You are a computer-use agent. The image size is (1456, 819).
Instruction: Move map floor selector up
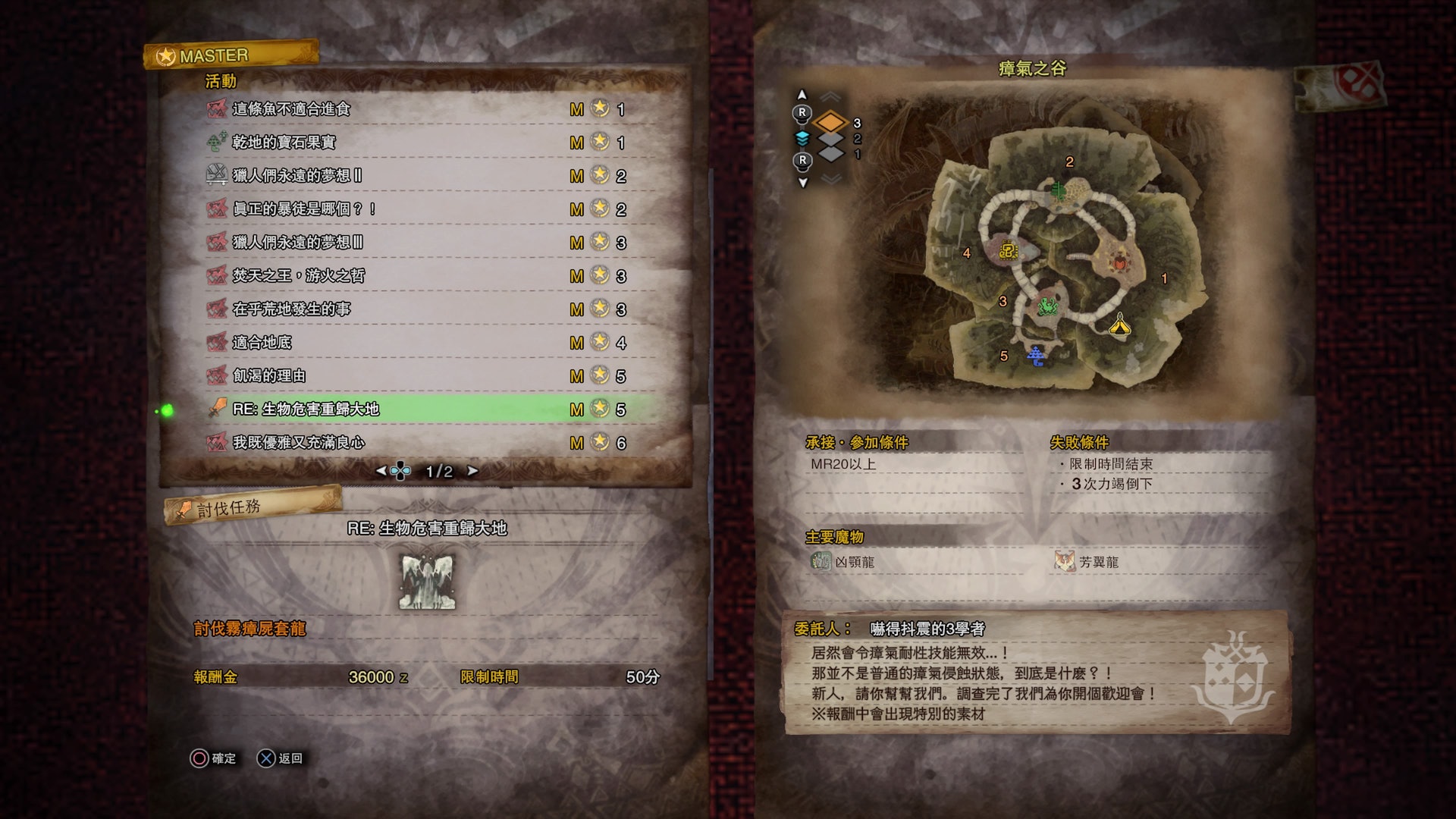(x=802, y=95)
